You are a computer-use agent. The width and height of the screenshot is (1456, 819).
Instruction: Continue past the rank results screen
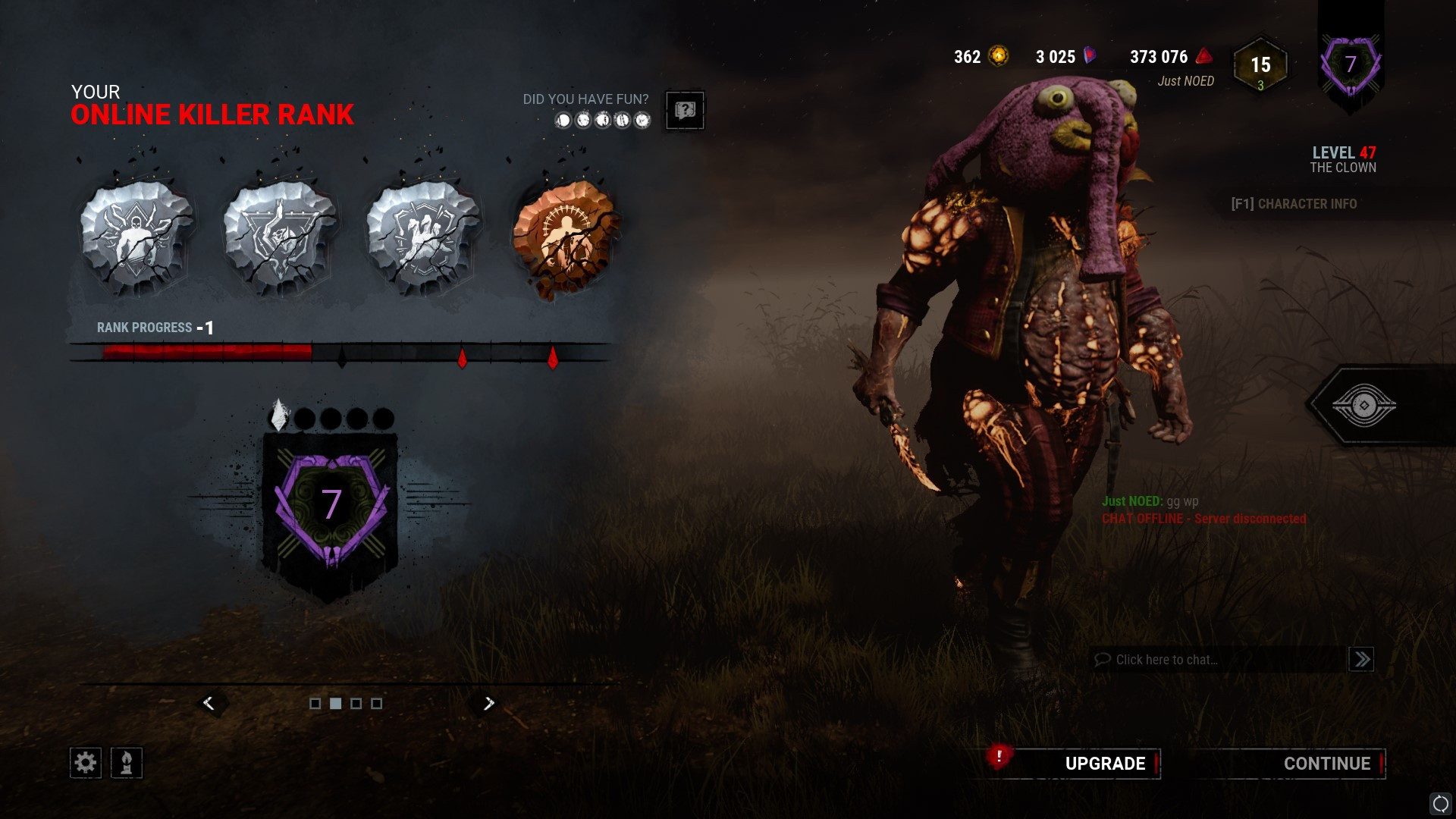(1326, 764)
